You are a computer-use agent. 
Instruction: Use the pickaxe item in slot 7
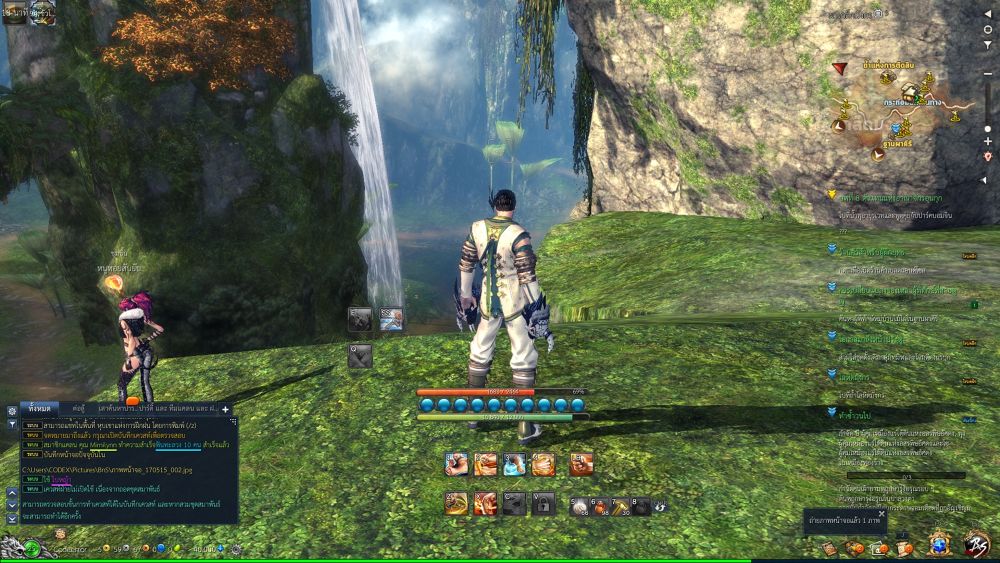click(x=620, y=506)
